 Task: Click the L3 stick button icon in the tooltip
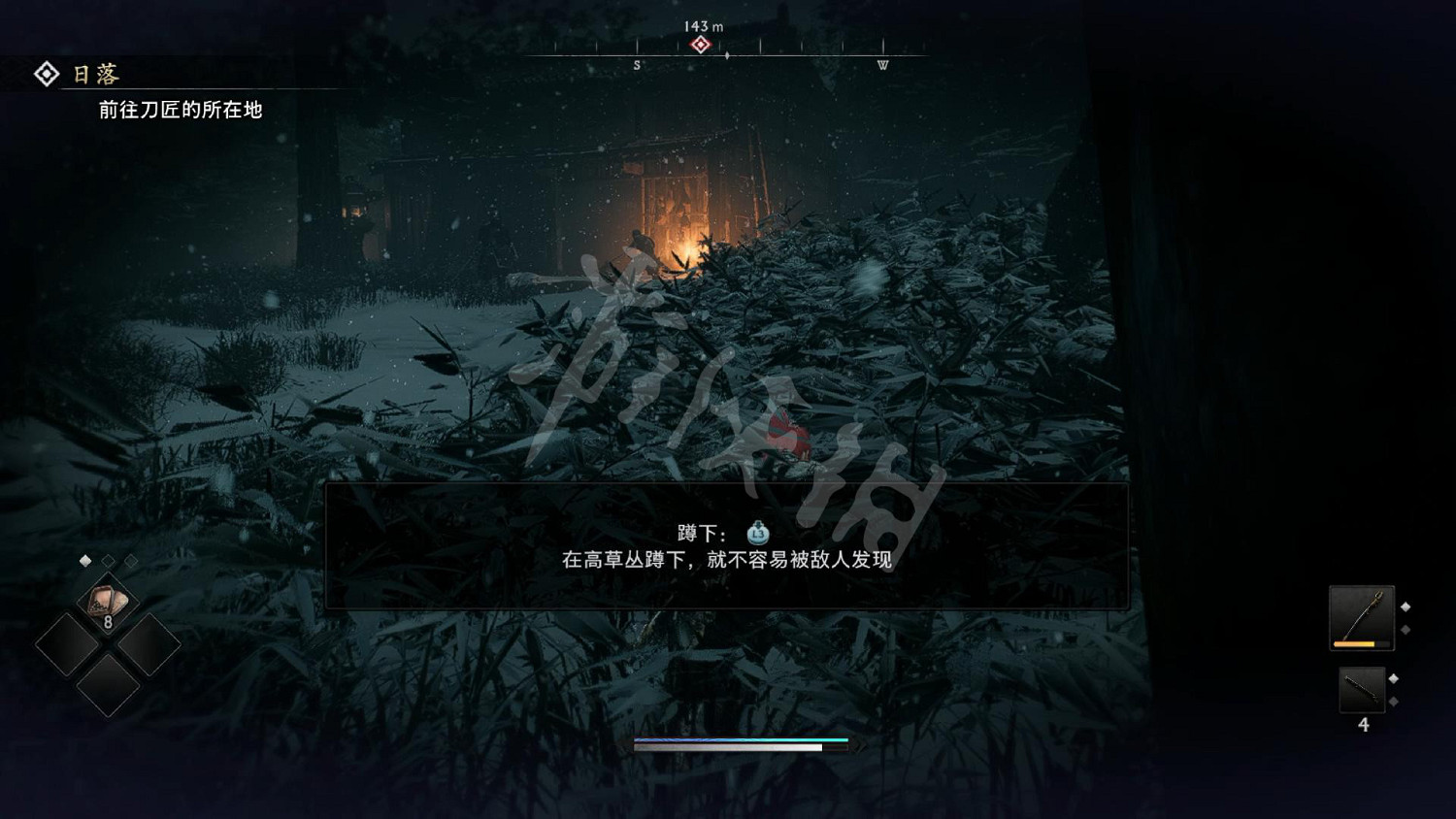tap(755, 532)
